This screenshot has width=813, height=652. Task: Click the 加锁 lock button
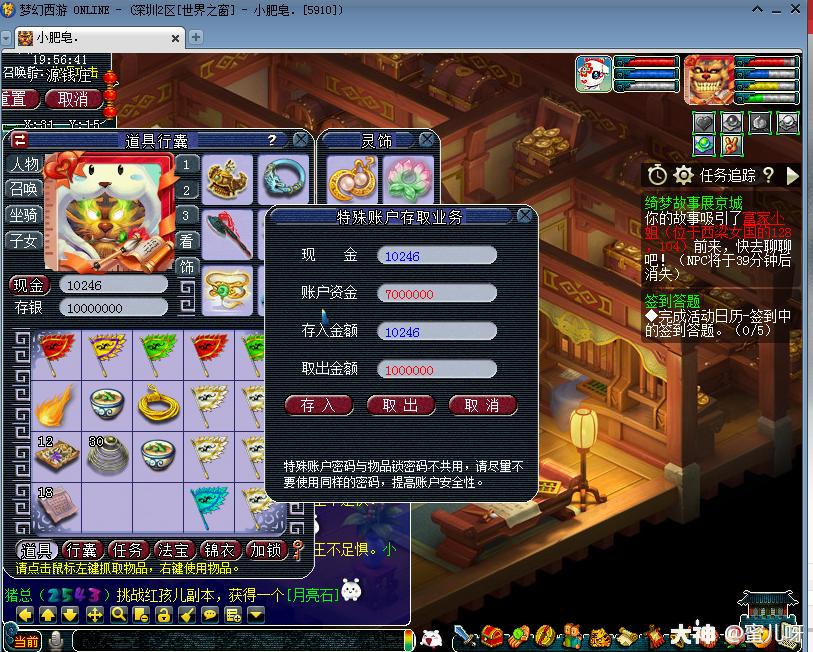pos(266,550)
